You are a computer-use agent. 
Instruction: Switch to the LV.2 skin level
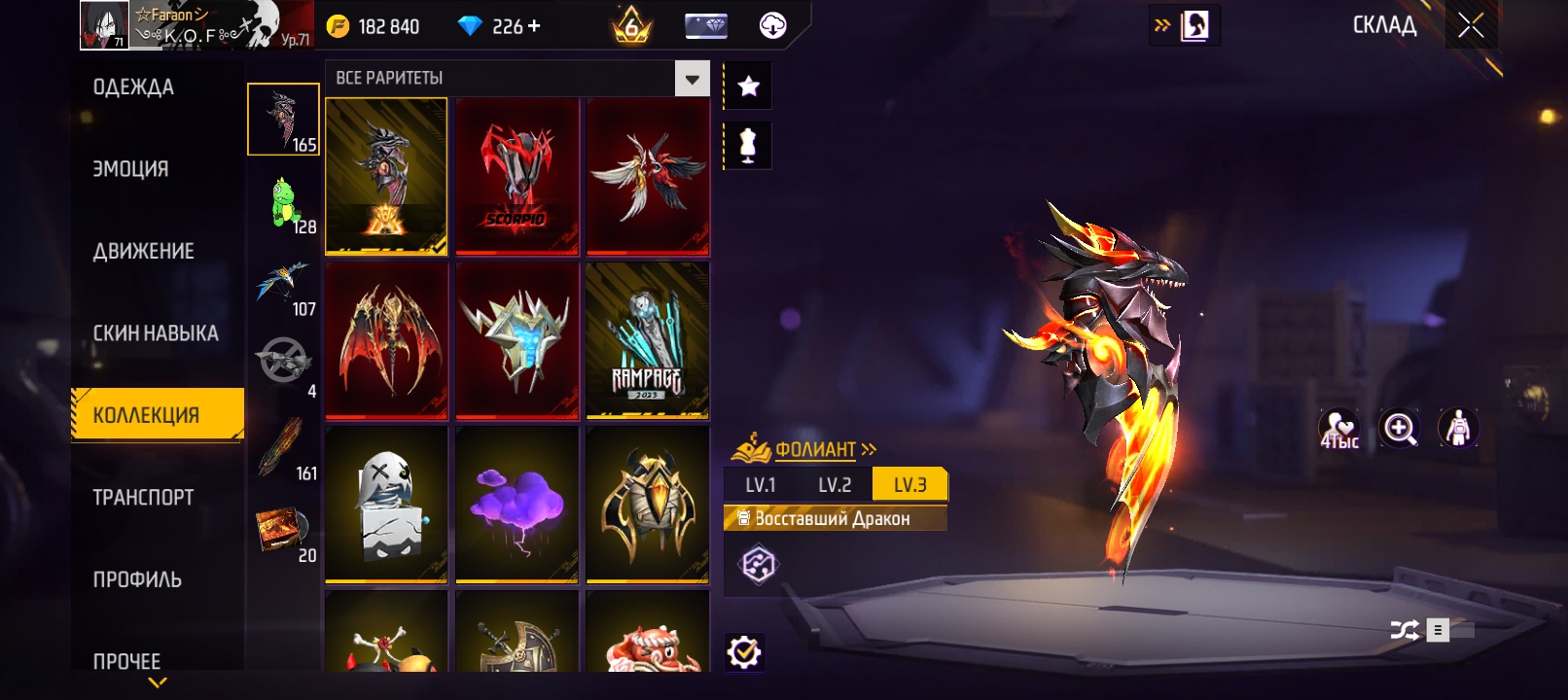click(x=835, y=485)
